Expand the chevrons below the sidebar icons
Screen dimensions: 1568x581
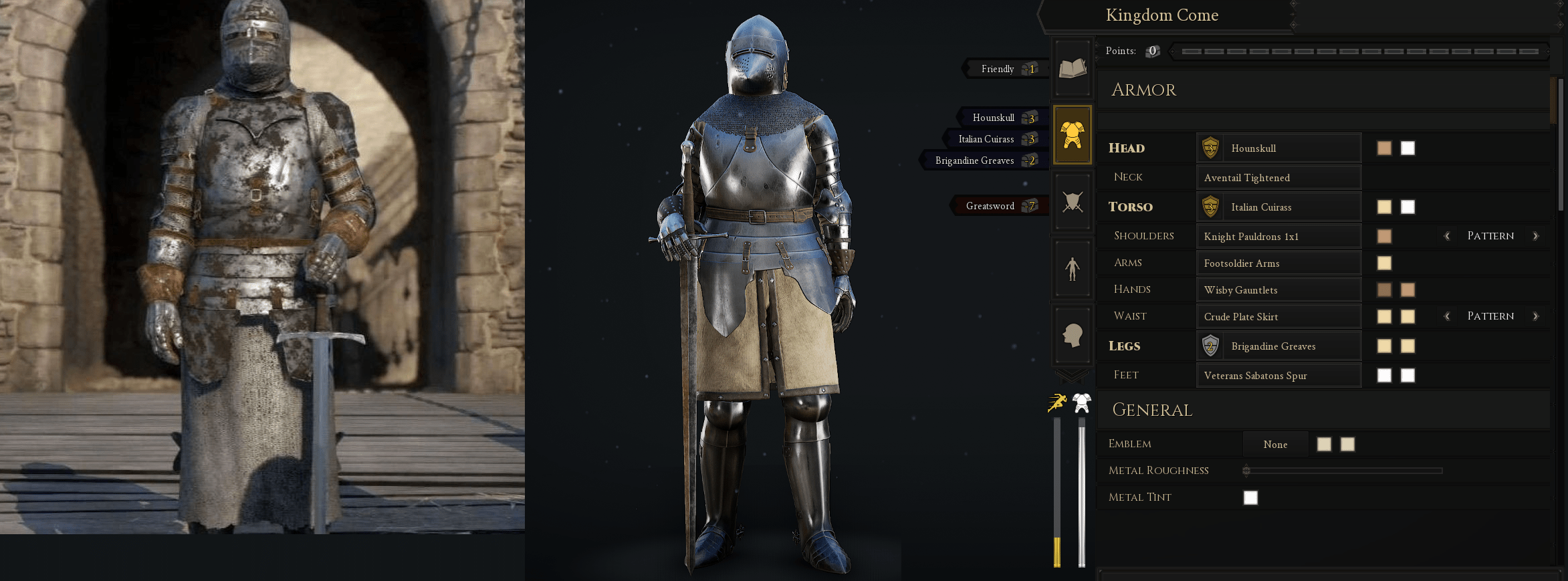1072,374
